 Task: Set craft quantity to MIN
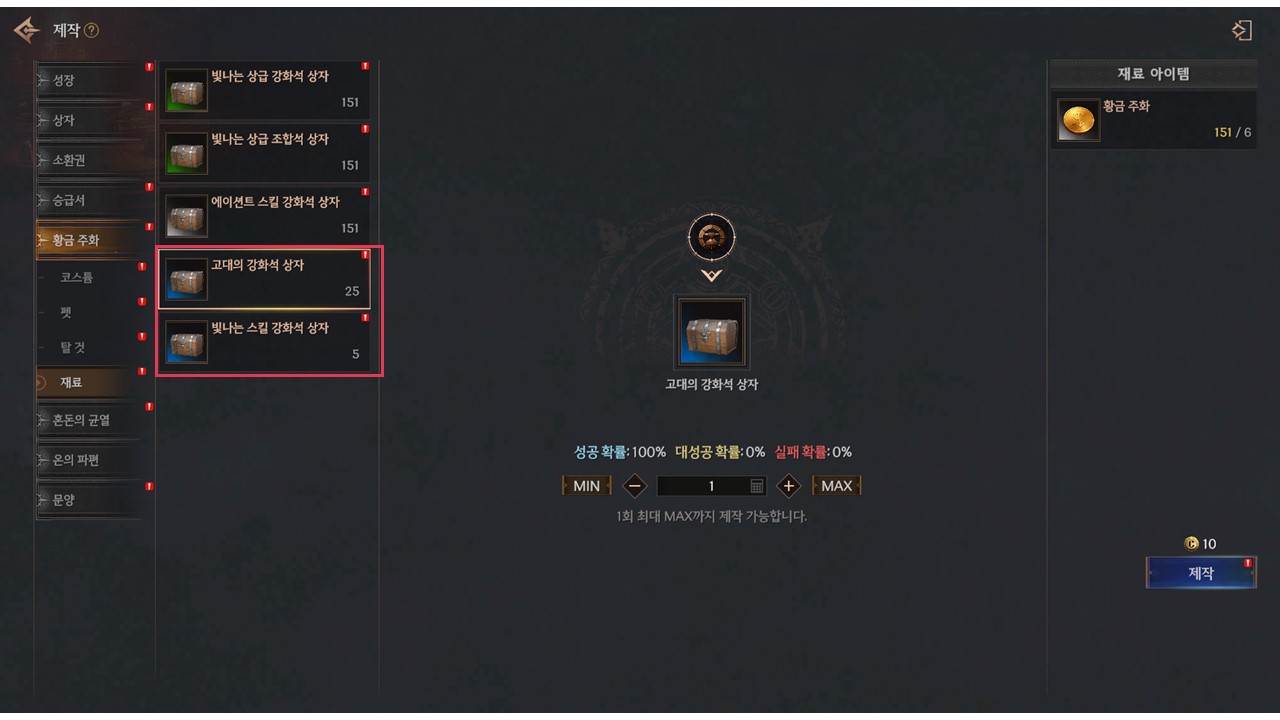(x=586, y=486)
